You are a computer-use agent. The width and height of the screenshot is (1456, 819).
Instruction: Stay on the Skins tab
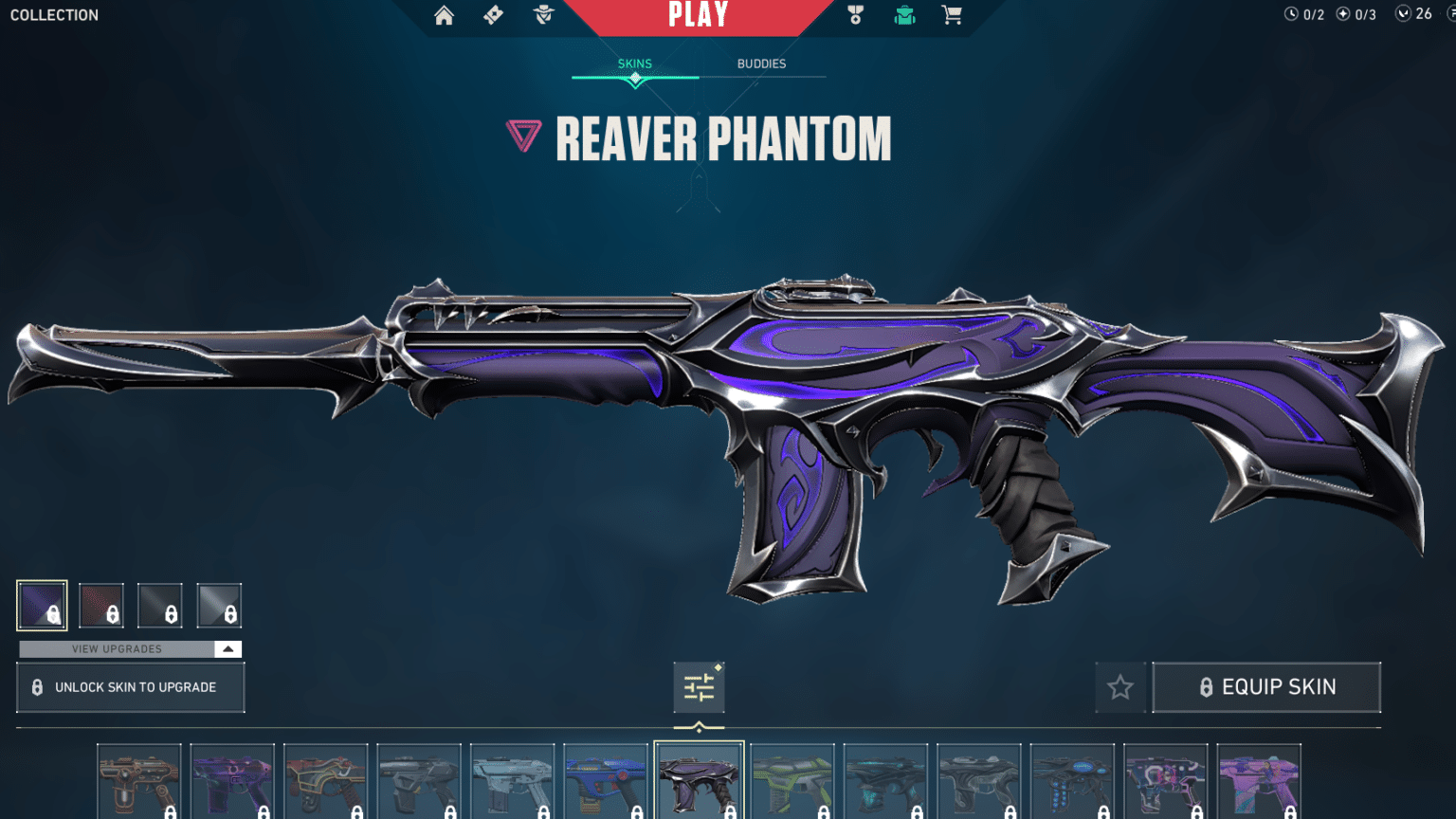pyautogui.click(x=634, y=64)
